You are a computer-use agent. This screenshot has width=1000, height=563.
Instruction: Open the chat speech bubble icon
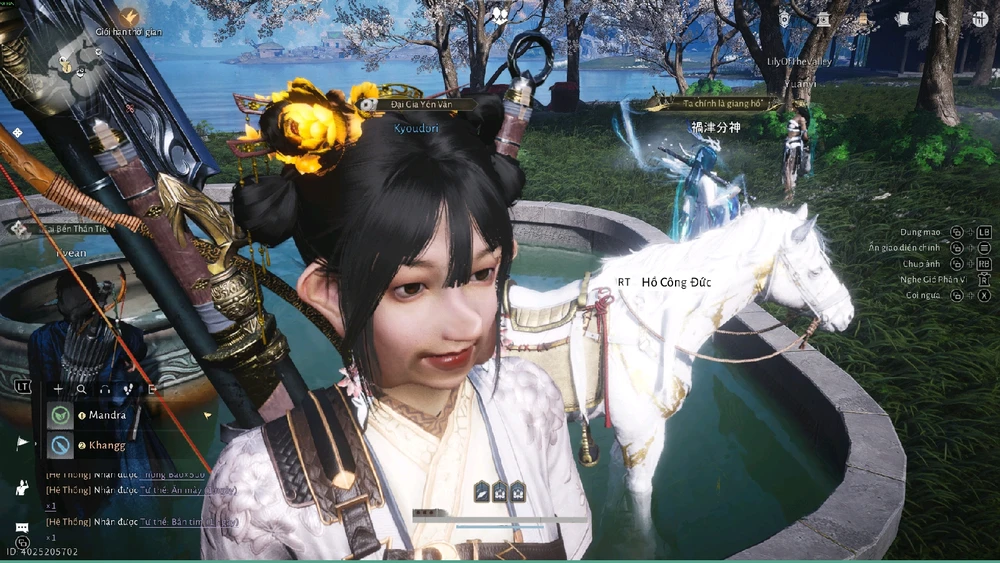(x=21, y=529)
